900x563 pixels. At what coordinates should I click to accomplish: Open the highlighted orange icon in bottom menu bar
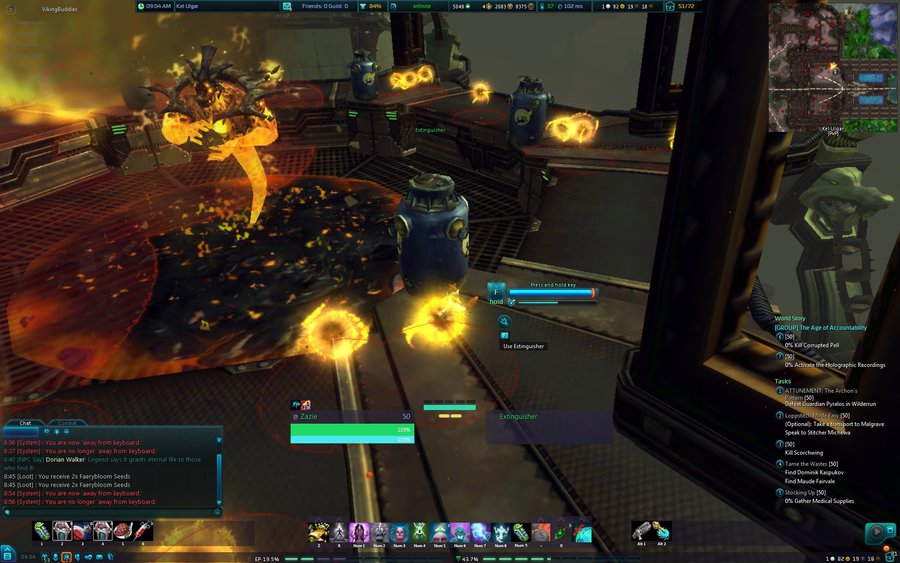pos(66,557)
